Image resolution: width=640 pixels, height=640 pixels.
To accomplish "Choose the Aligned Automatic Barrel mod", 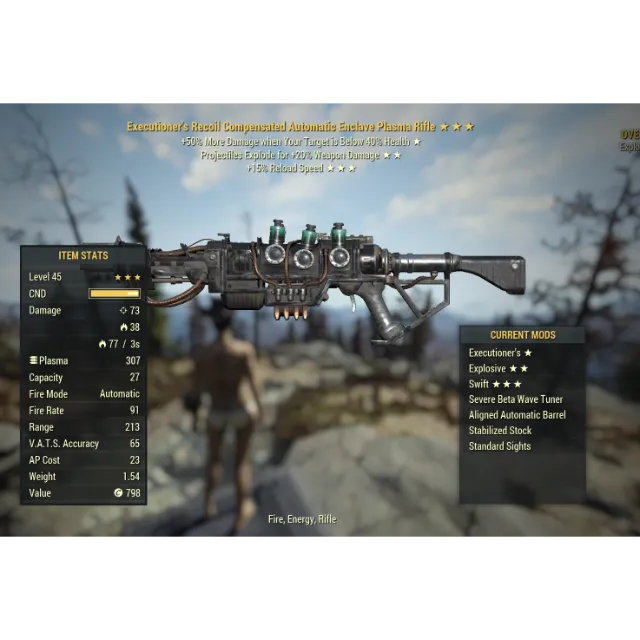I will click(x=517, y=415).
